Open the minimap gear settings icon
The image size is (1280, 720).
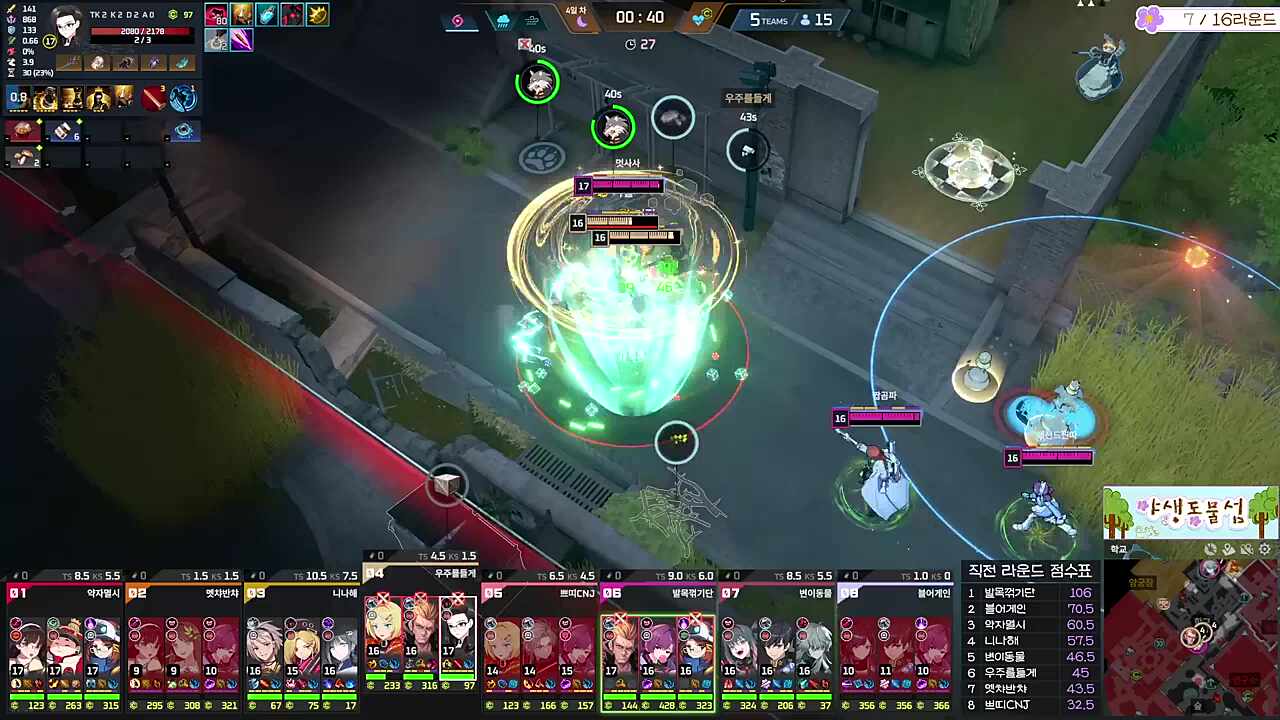[1265, 549]
